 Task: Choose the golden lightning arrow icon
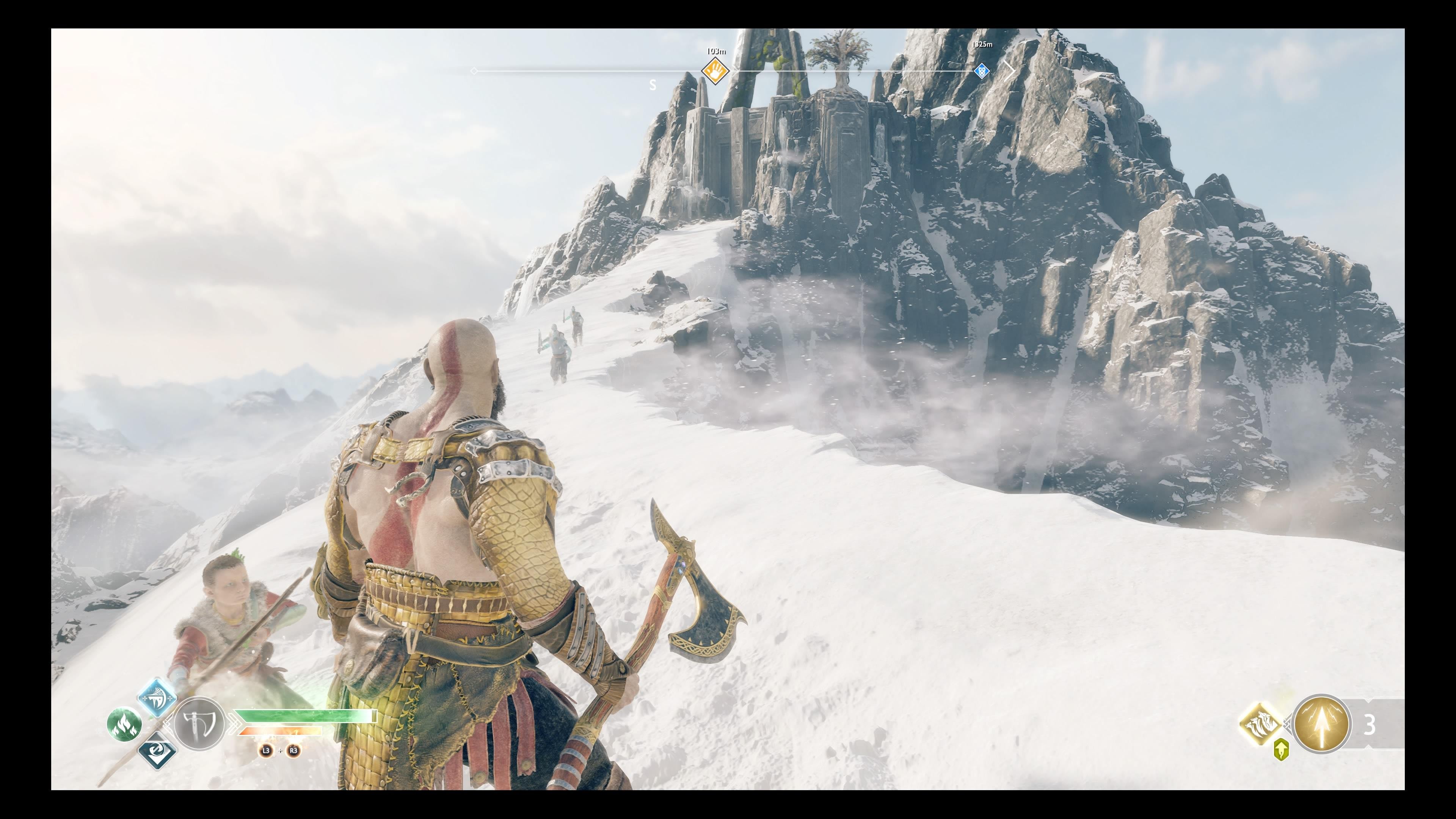click(x=1321, y=724)
